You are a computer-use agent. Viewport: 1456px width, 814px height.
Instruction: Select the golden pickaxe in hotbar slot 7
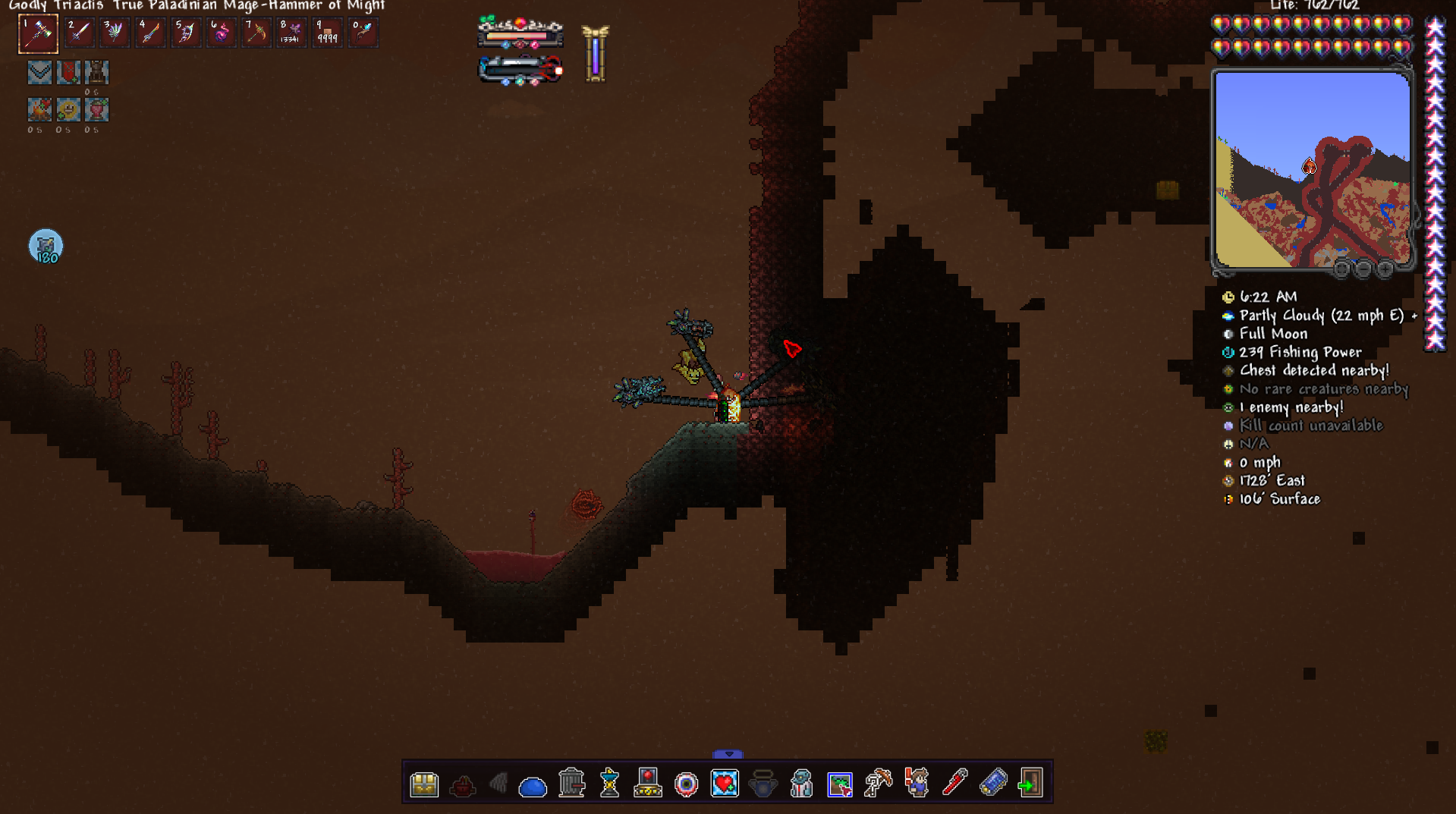256,33
